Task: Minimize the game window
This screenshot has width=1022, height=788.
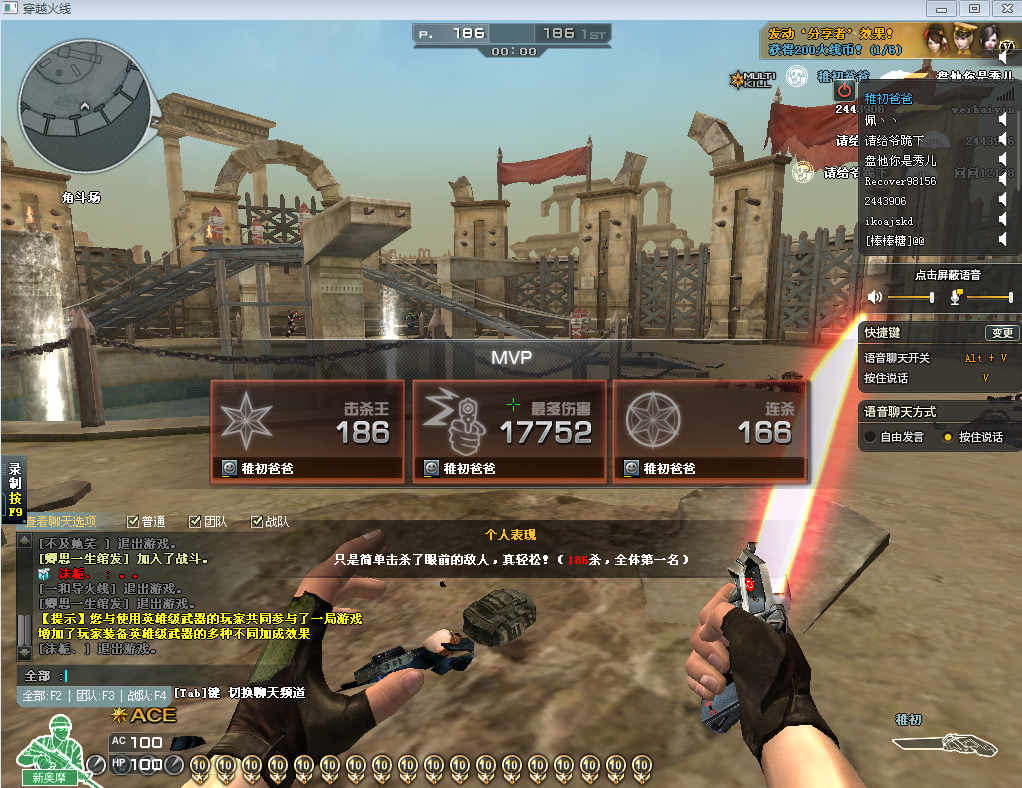Action: click(940, 8)
